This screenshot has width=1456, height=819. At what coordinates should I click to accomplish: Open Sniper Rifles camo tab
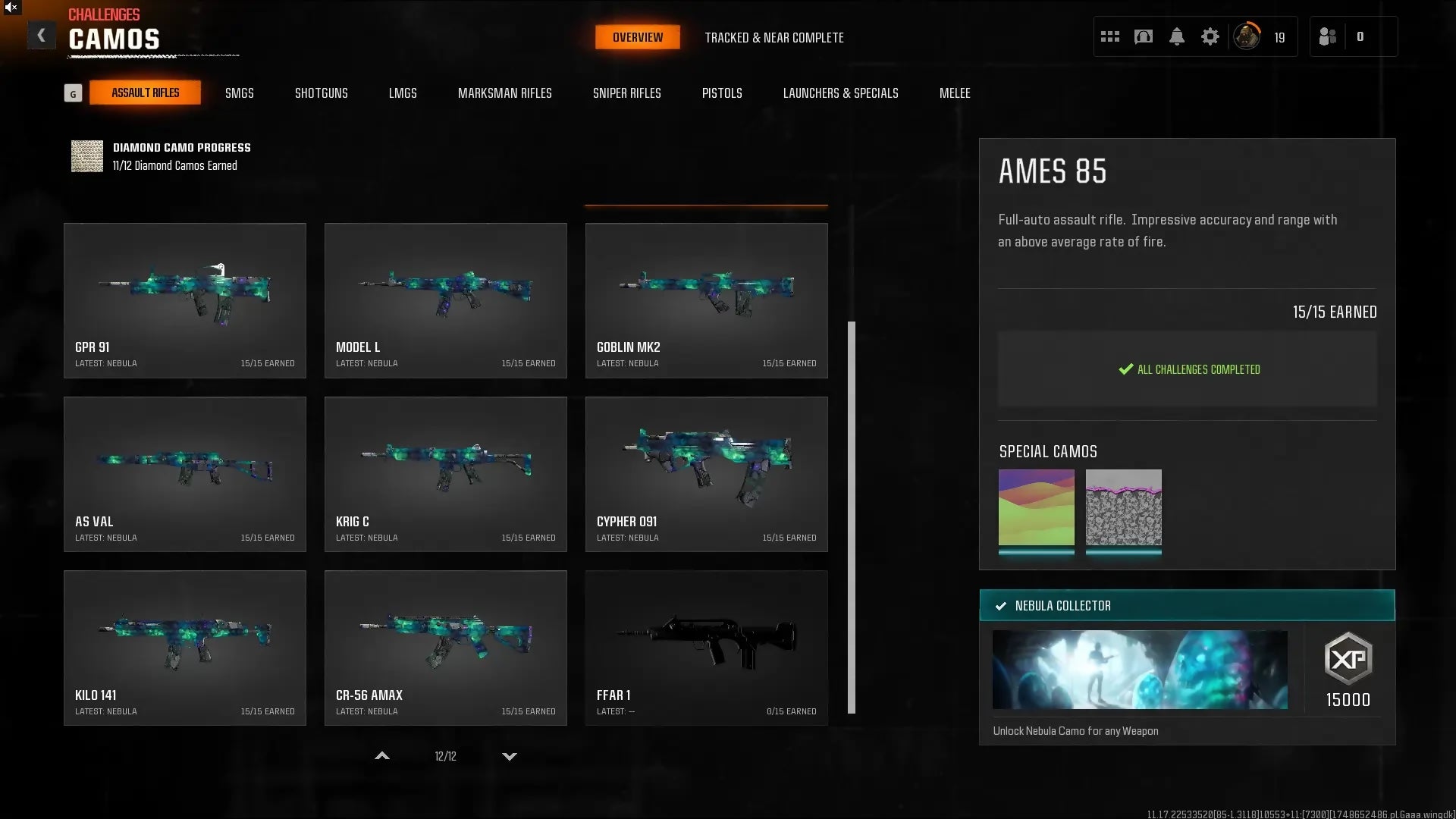(626, 93)
